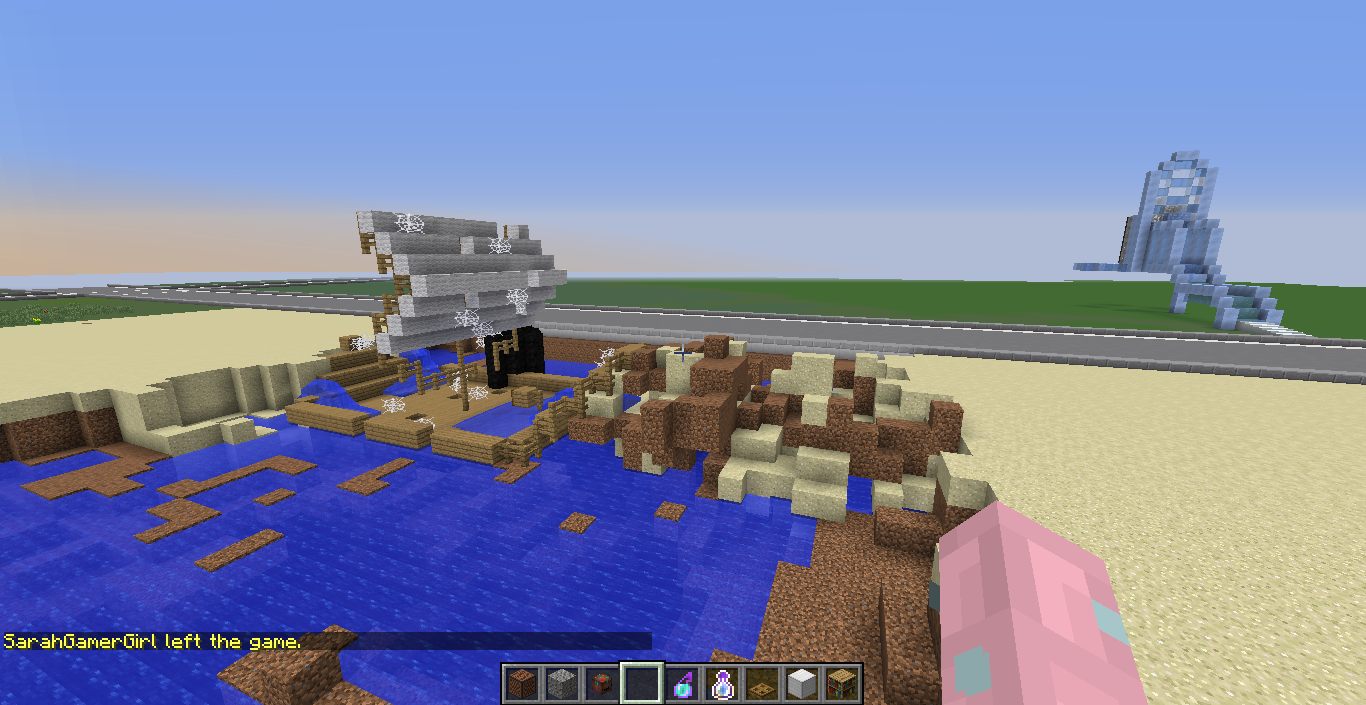1366x705 pixels.
Task: Select the cyan and purple potion slot
Action: click(681, 684)
